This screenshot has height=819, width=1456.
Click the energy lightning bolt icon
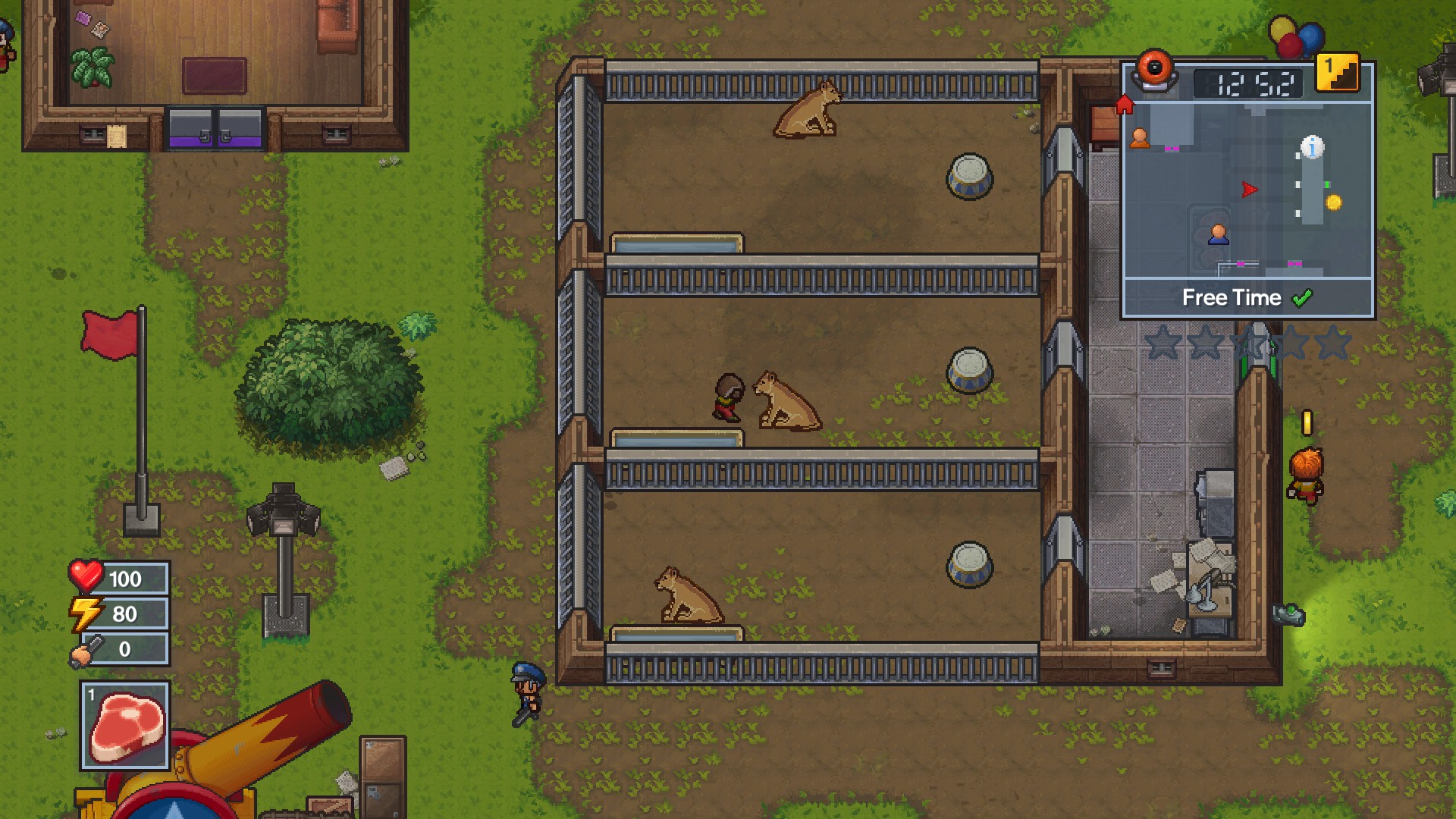pos(86,614)
